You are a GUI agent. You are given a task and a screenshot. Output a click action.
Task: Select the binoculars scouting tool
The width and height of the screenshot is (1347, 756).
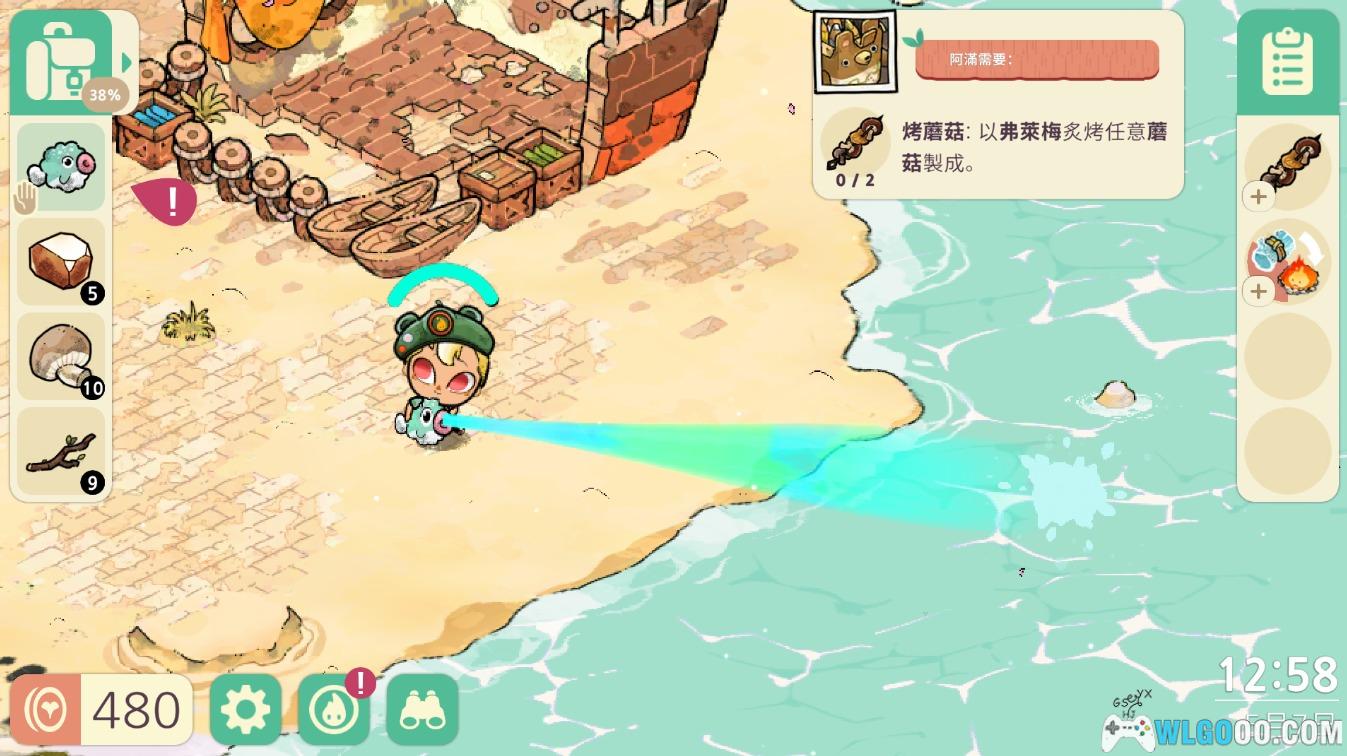423,707
